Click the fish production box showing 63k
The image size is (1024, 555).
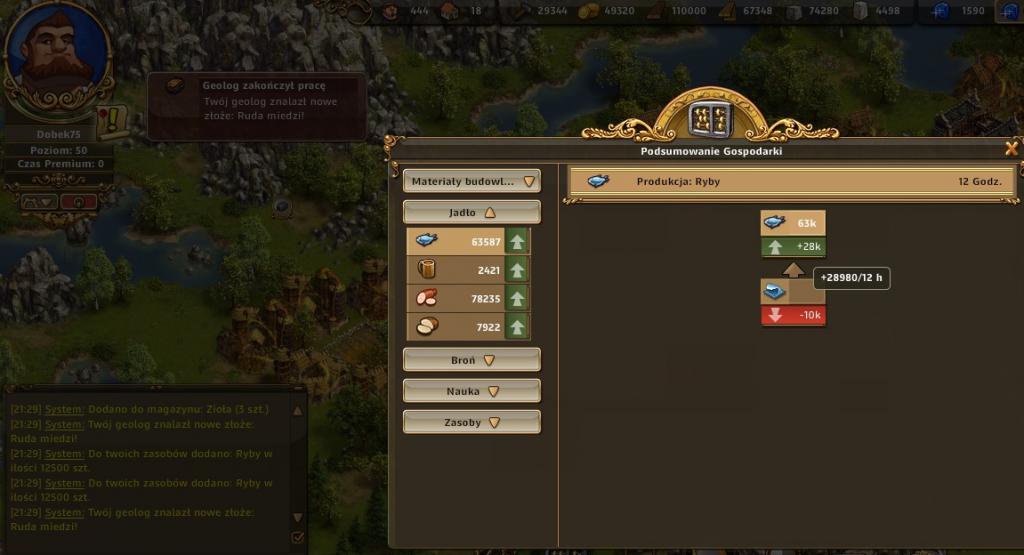click(793, 223)
